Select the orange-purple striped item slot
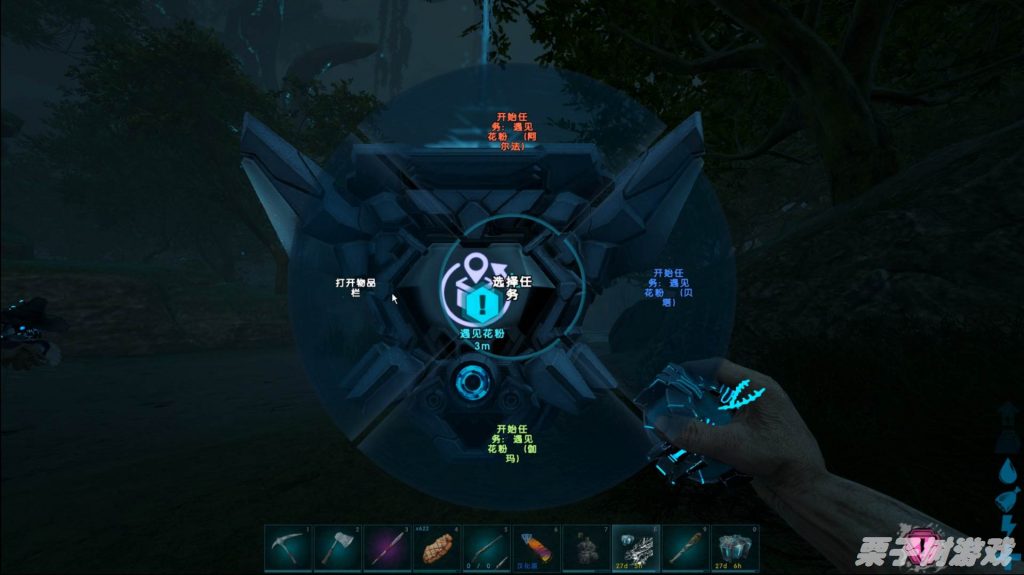Viewport: 1024px width, 575px height. [536, 548]
